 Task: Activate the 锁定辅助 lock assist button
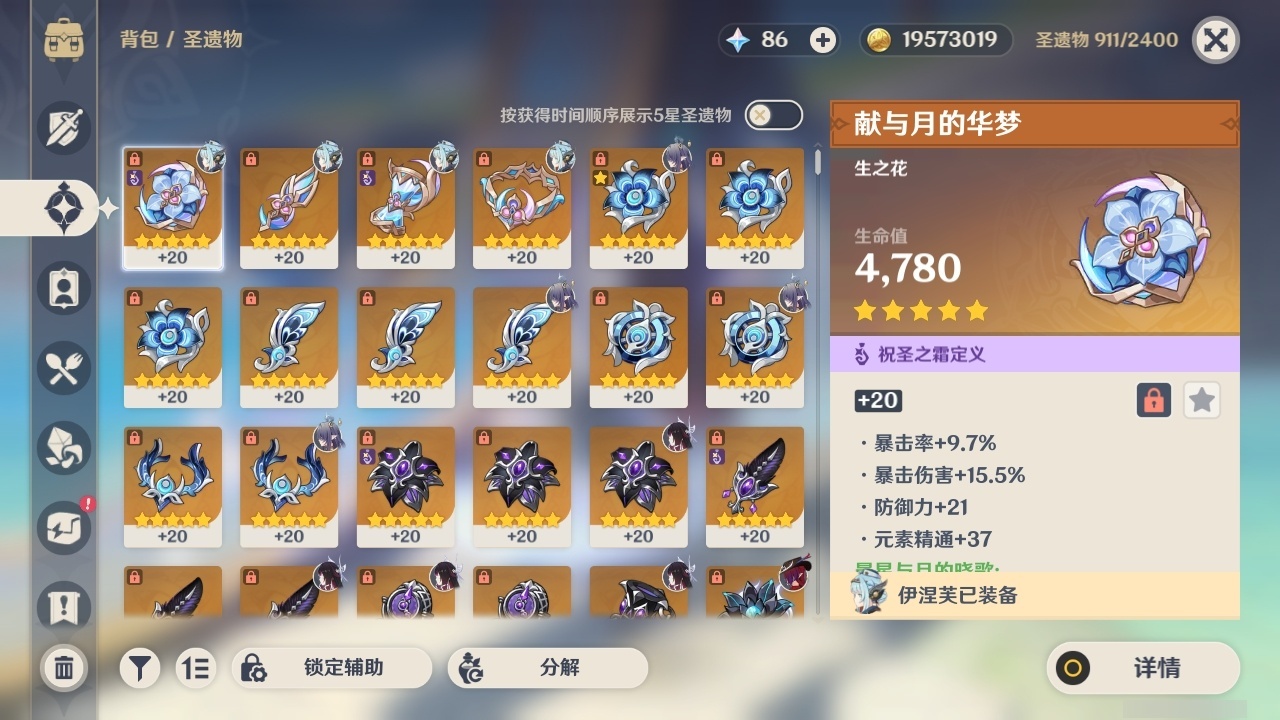tap(330, 668)
